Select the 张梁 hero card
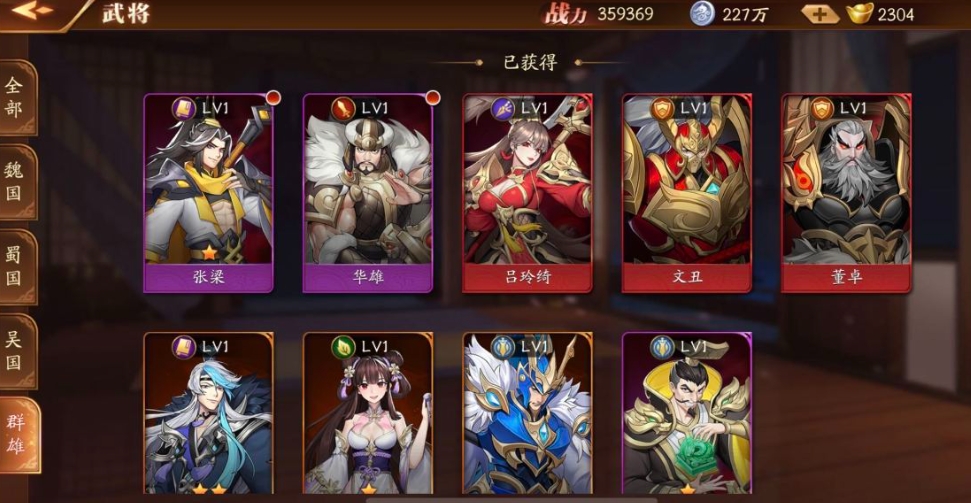Screen dimensions: 971x503 point(208,192)
